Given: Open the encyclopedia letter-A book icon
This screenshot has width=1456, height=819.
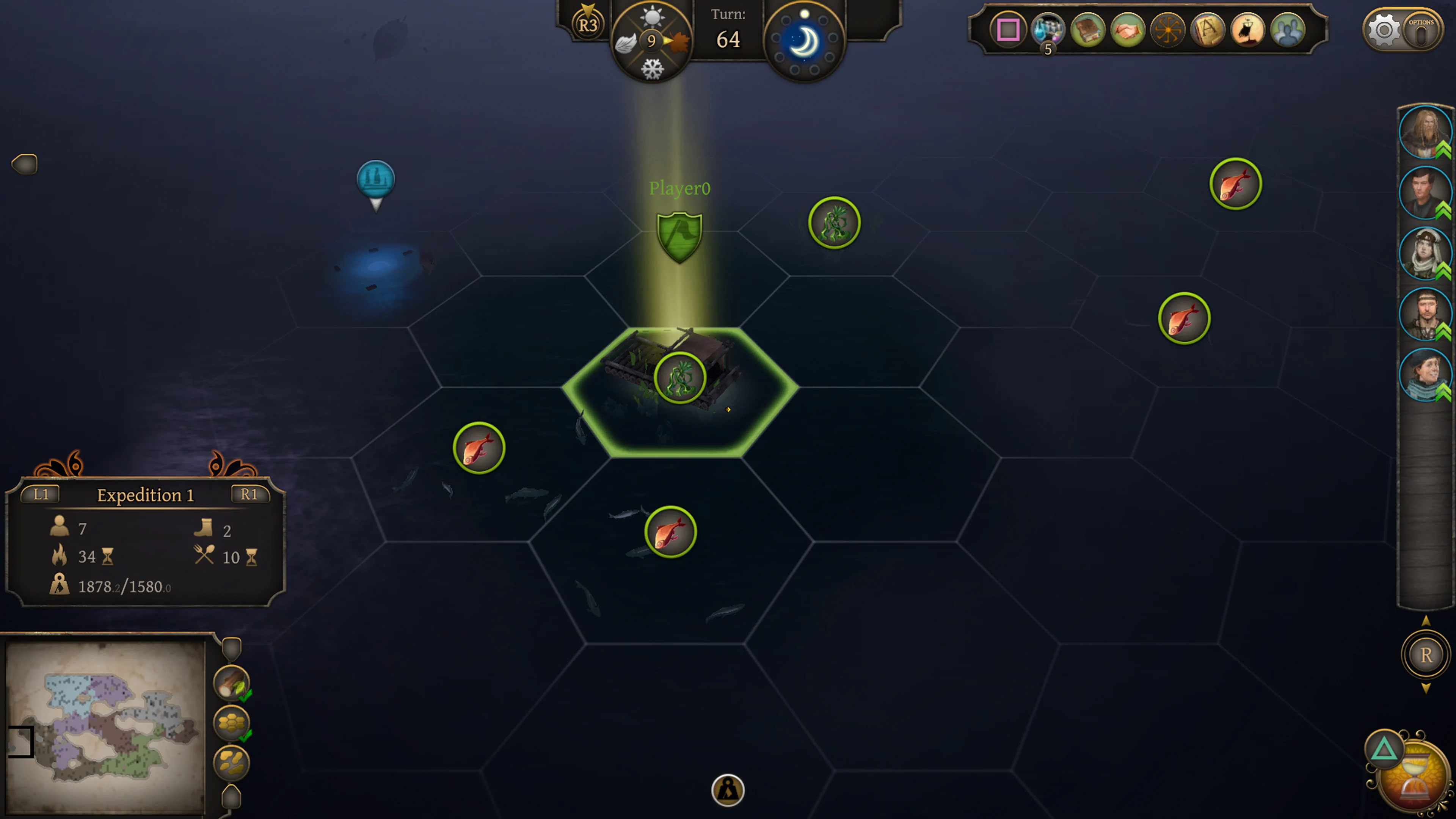Looking at the screenshot, I should 1207,31.
